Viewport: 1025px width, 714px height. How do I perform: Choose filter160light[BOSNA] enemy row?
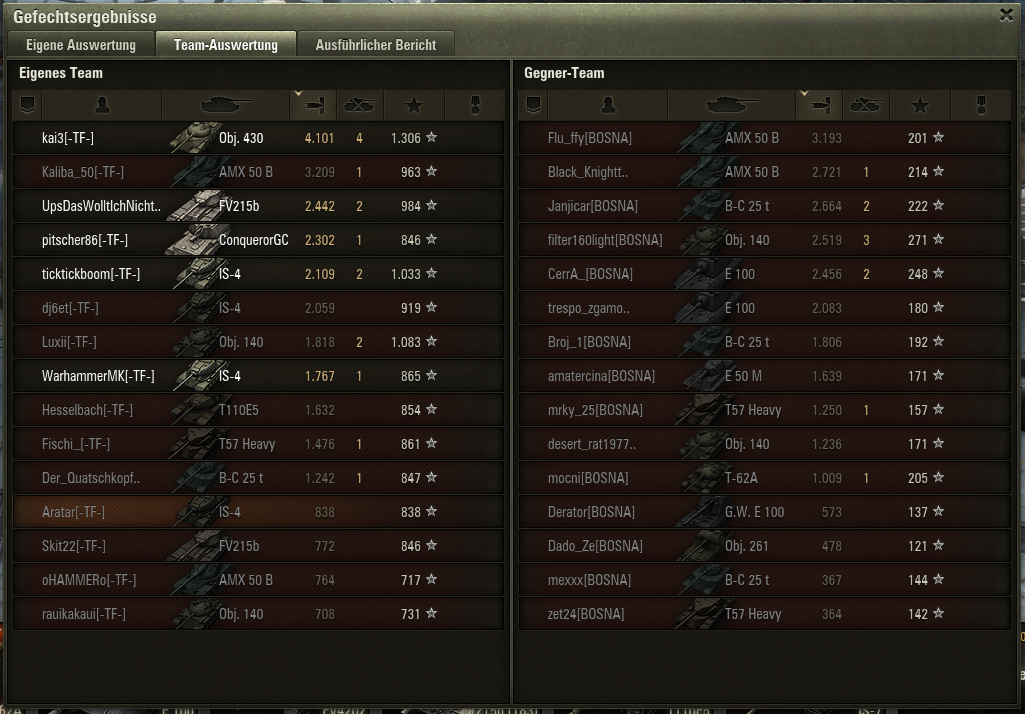click(605, 240)
